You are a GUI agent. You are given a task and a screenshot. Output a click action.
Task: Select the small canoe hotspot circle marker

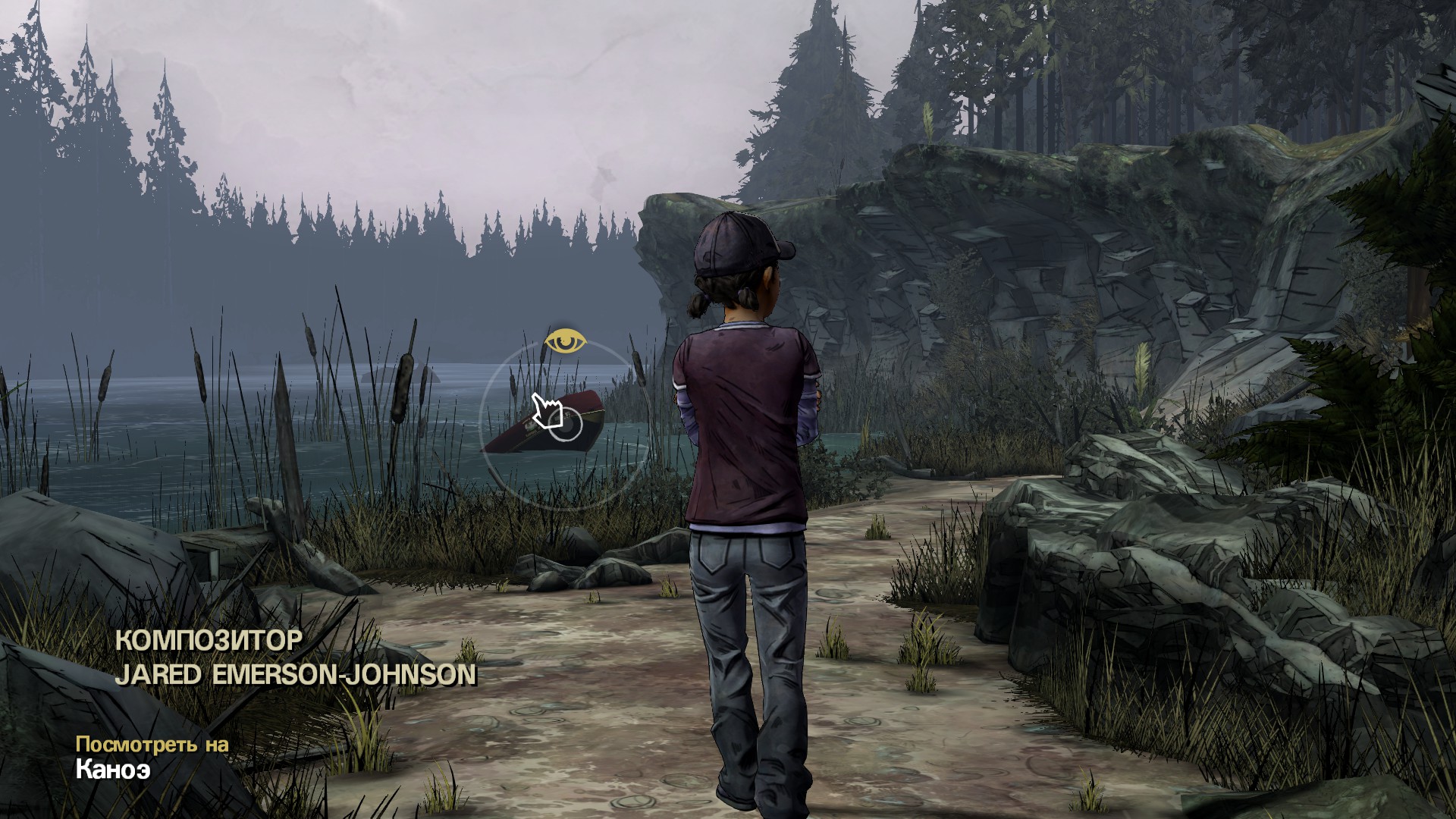tap(565, 425)
